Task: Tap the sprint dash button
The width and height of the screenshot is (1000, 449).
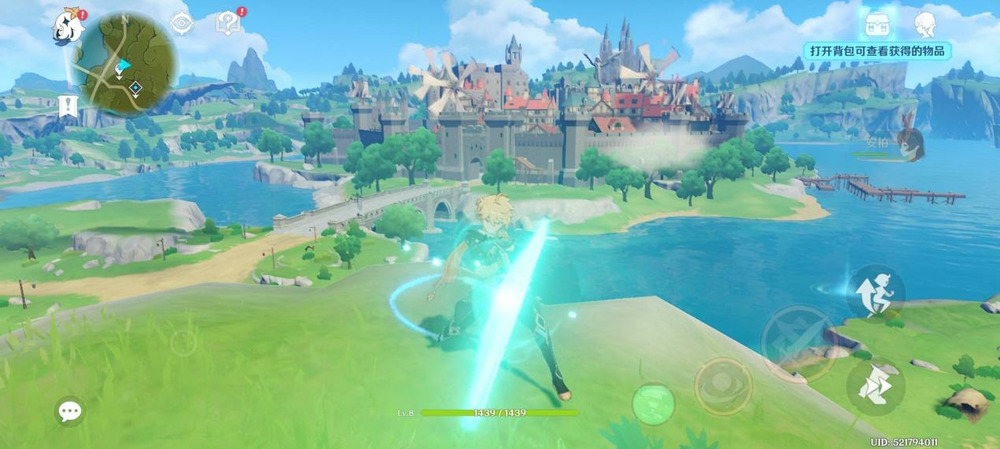Action: tap(875, 385)
